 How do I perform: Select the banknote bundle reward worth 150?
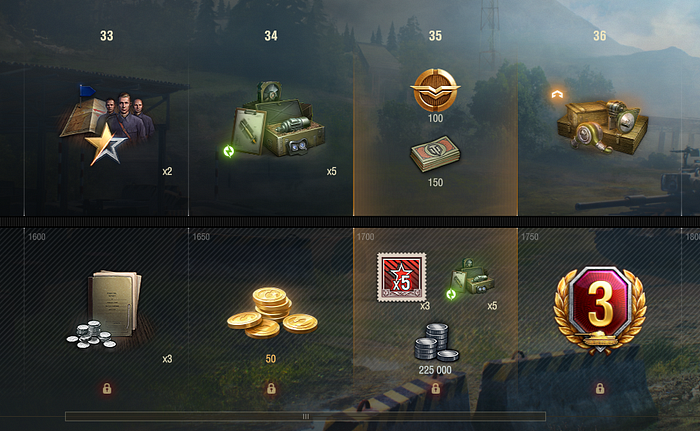(435, 155)
